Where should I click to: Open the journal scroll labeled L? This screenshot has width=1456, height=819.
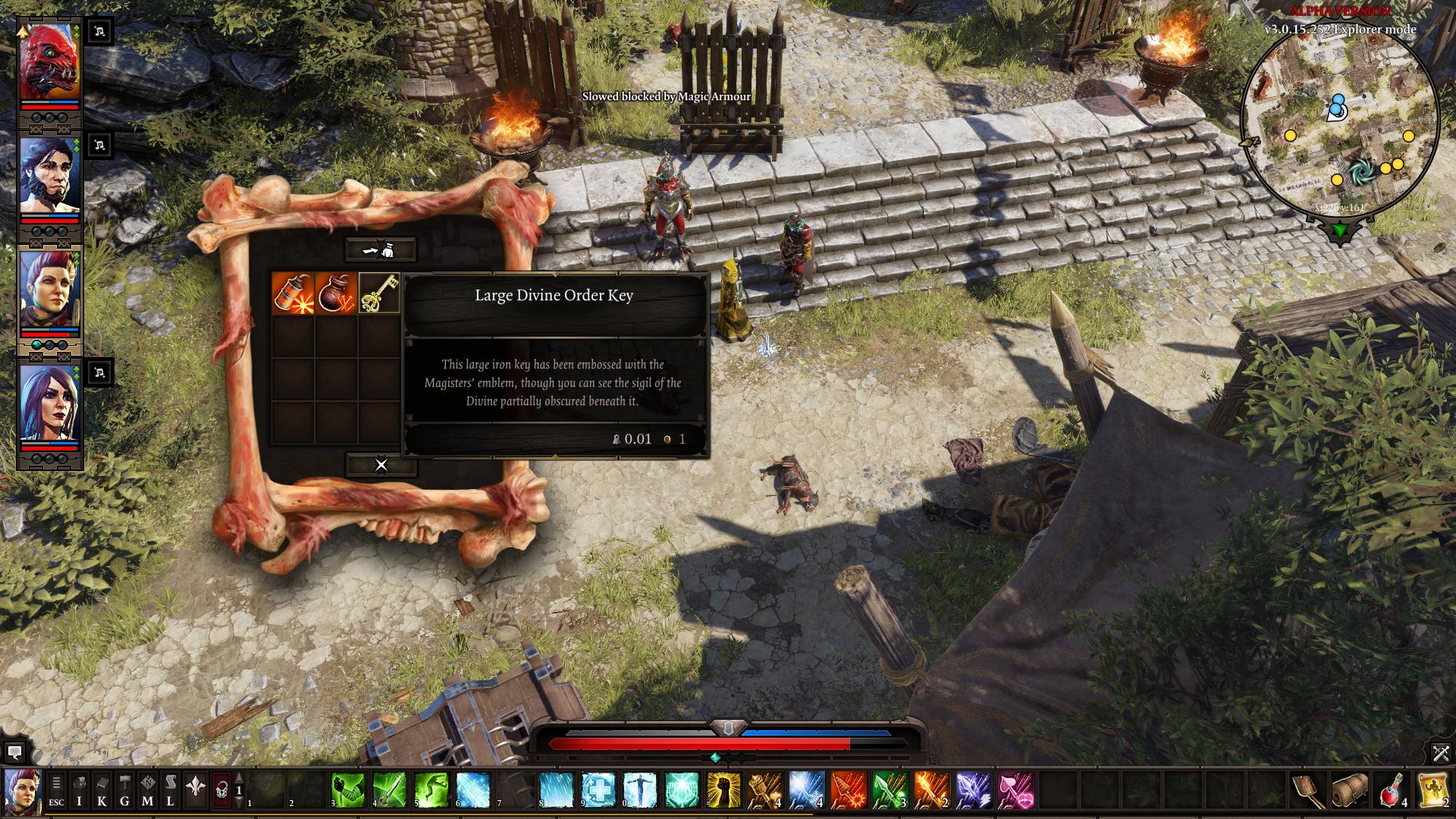pyautogui.click(x=171, y=789)
